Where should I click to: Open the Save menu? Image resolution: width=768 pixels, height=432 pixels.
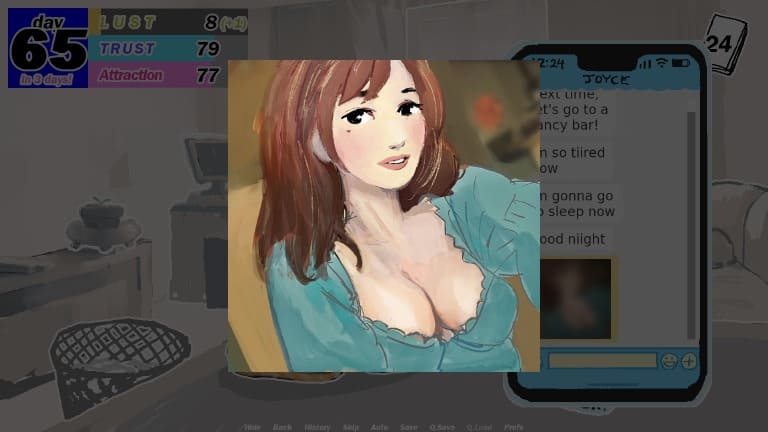click(x=409, y=427)
